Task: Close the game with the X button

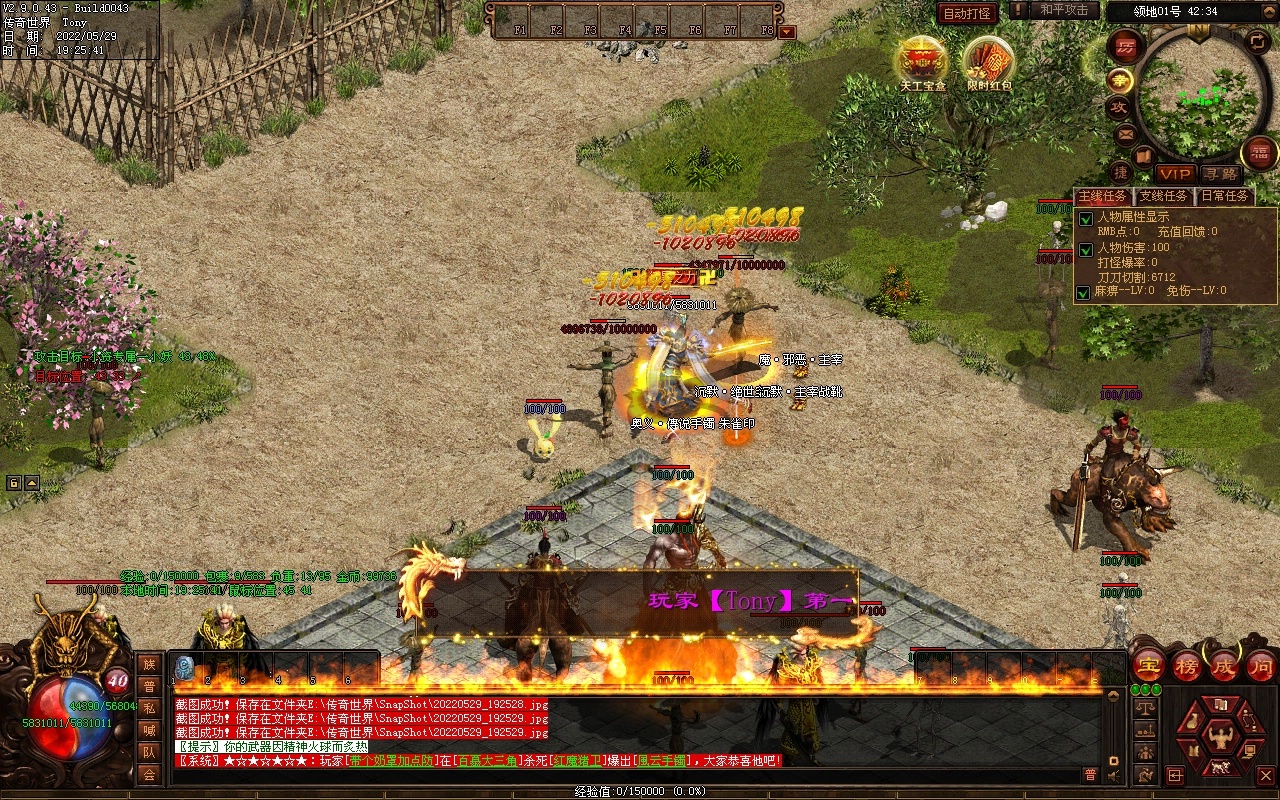Action: (x=1265, y=775)
